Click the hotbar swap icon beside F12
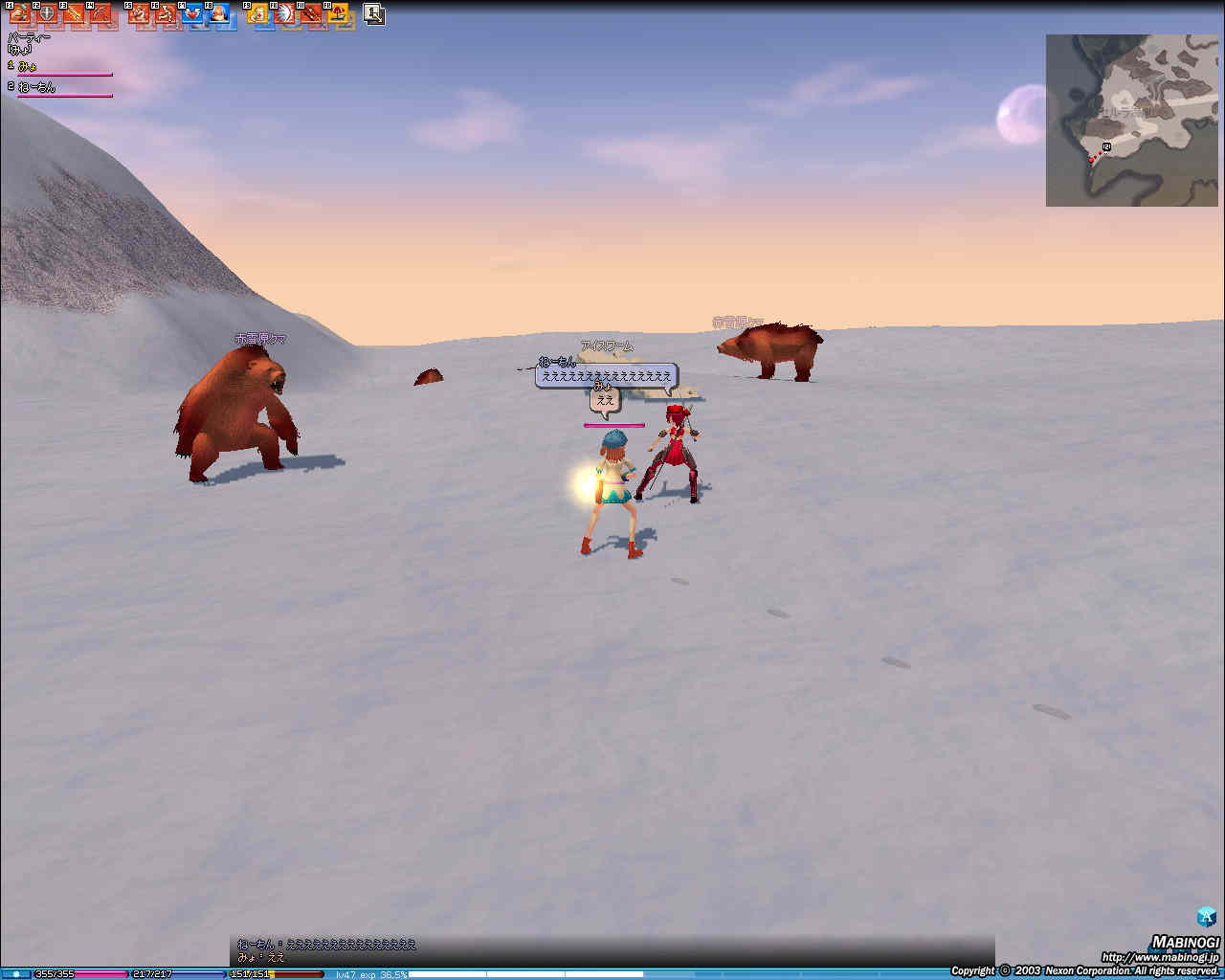 [374, 14]
